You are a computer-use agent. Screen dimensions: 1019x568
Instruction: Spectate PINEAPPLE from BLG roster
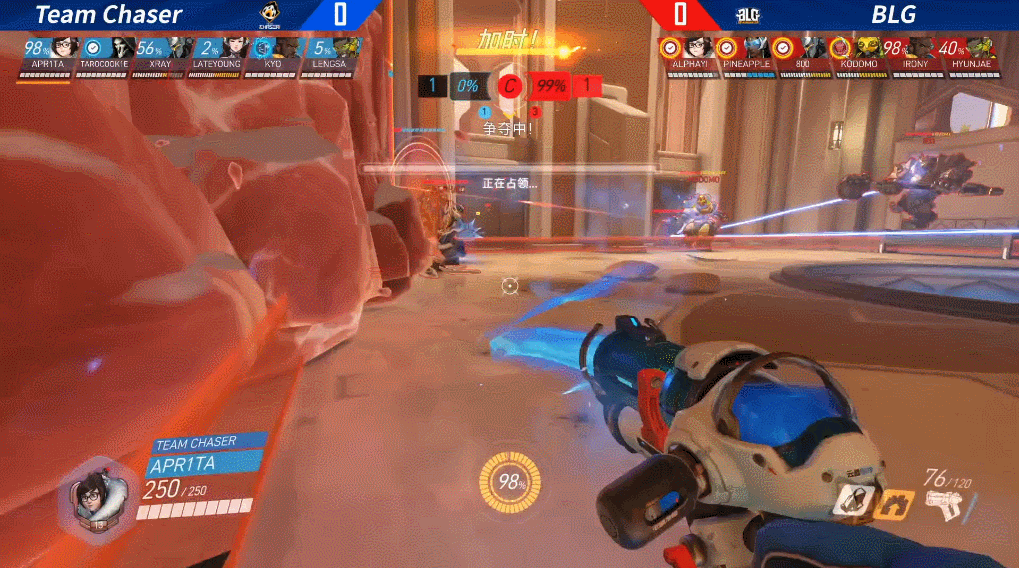click(746, 55)
